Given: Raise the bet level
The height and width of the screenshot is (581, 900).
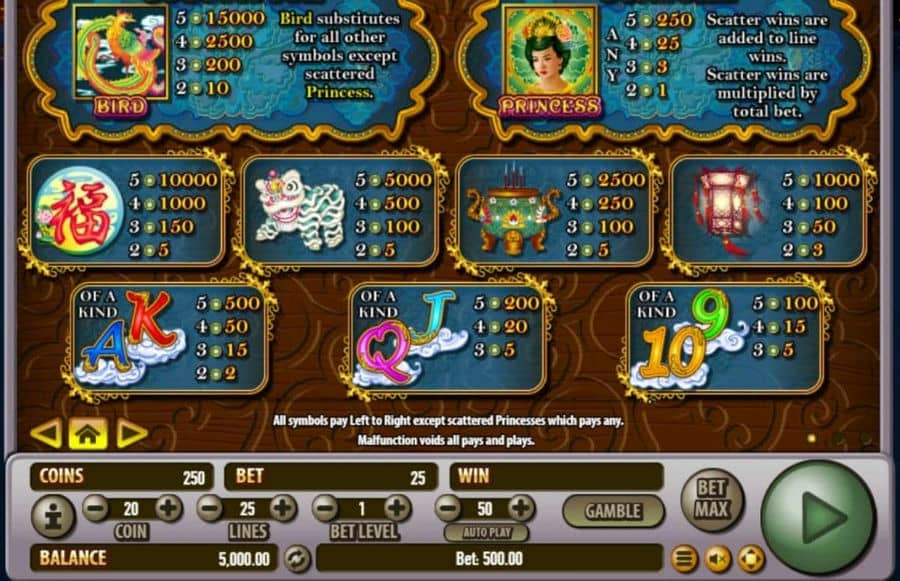Looking at the screenshot, I should [x=398, y=508].
